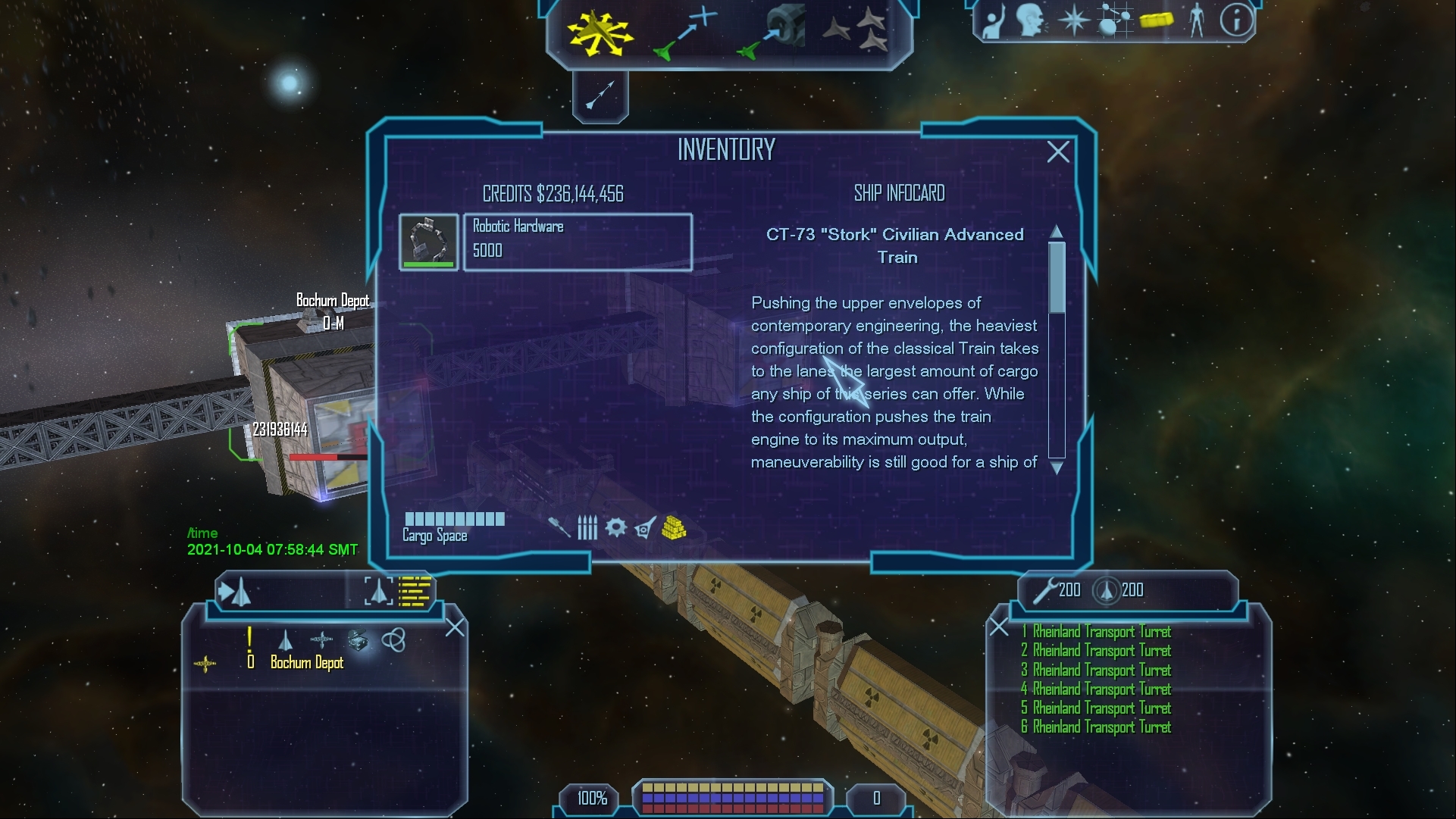Activate the yellow Free Flight maneuver
This screenshot has height=819, width=1456.
[600, 33]
